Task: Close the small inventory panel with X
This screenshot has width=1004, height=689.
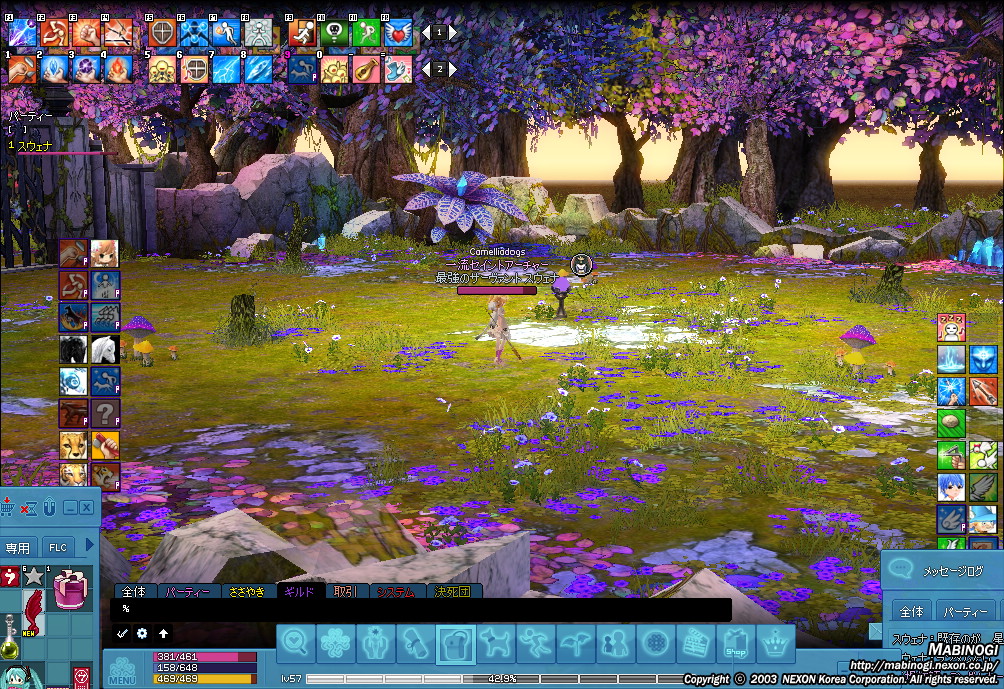Action: click(x=87, y=508)
